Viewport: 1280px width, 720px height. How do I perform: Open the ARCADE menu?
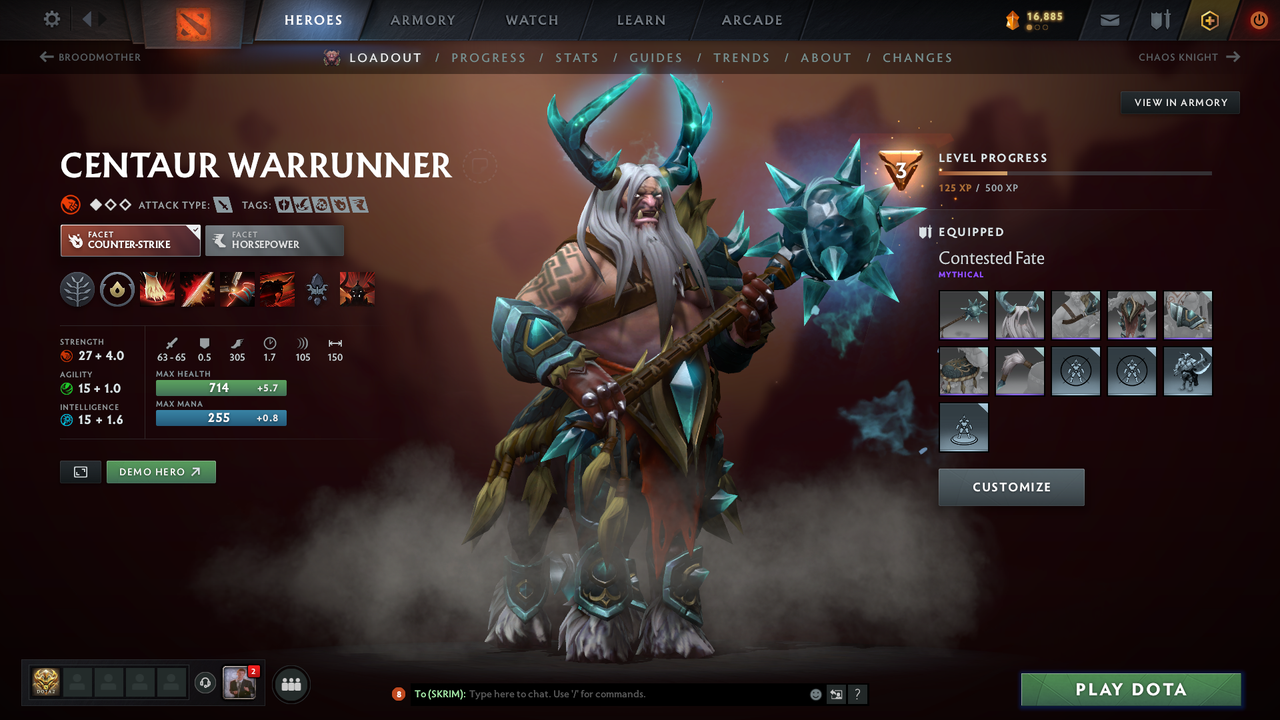coord(751,19)
